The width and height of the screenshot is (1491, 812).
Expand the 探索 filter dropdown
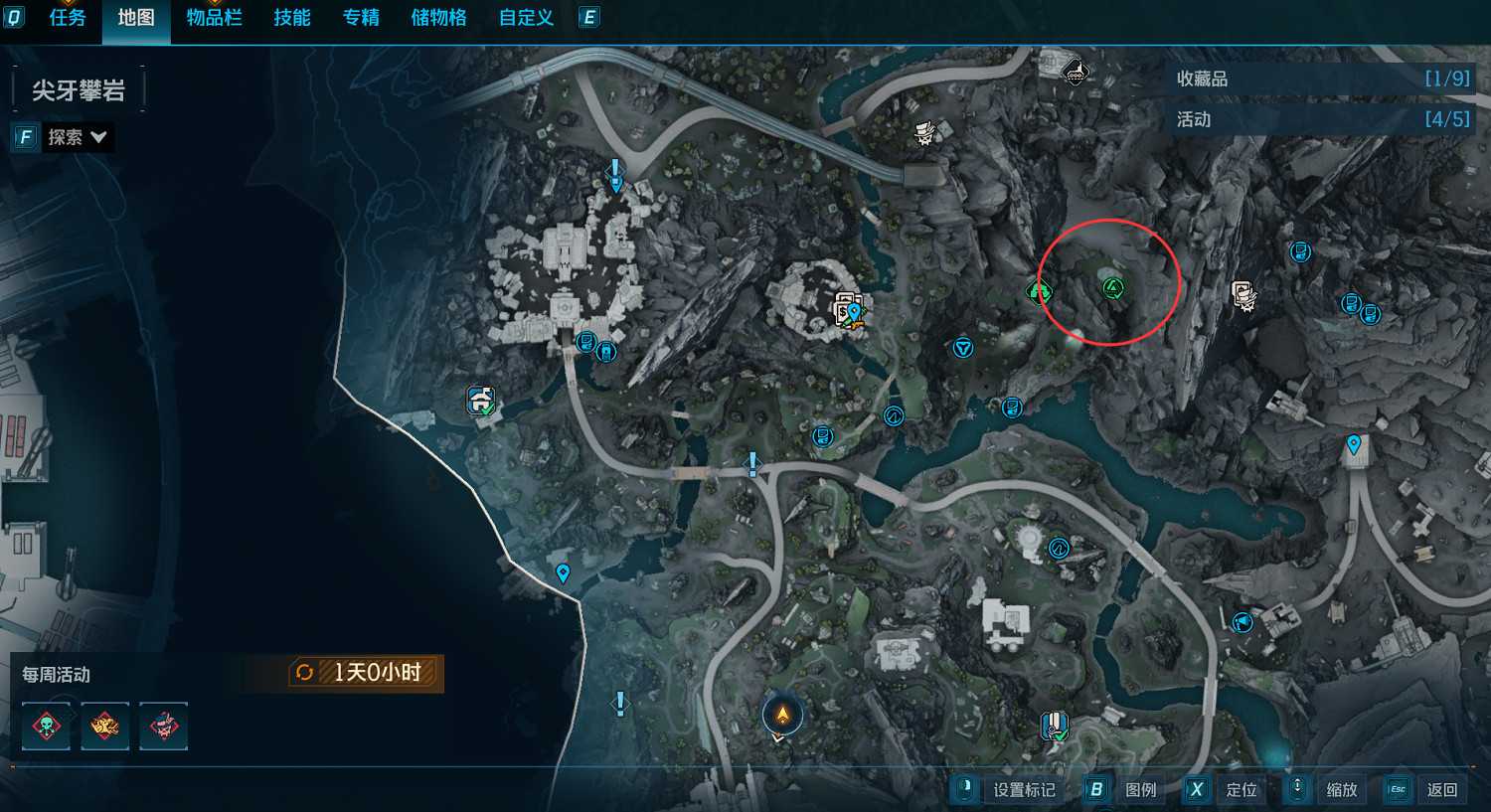click(77, 137)
